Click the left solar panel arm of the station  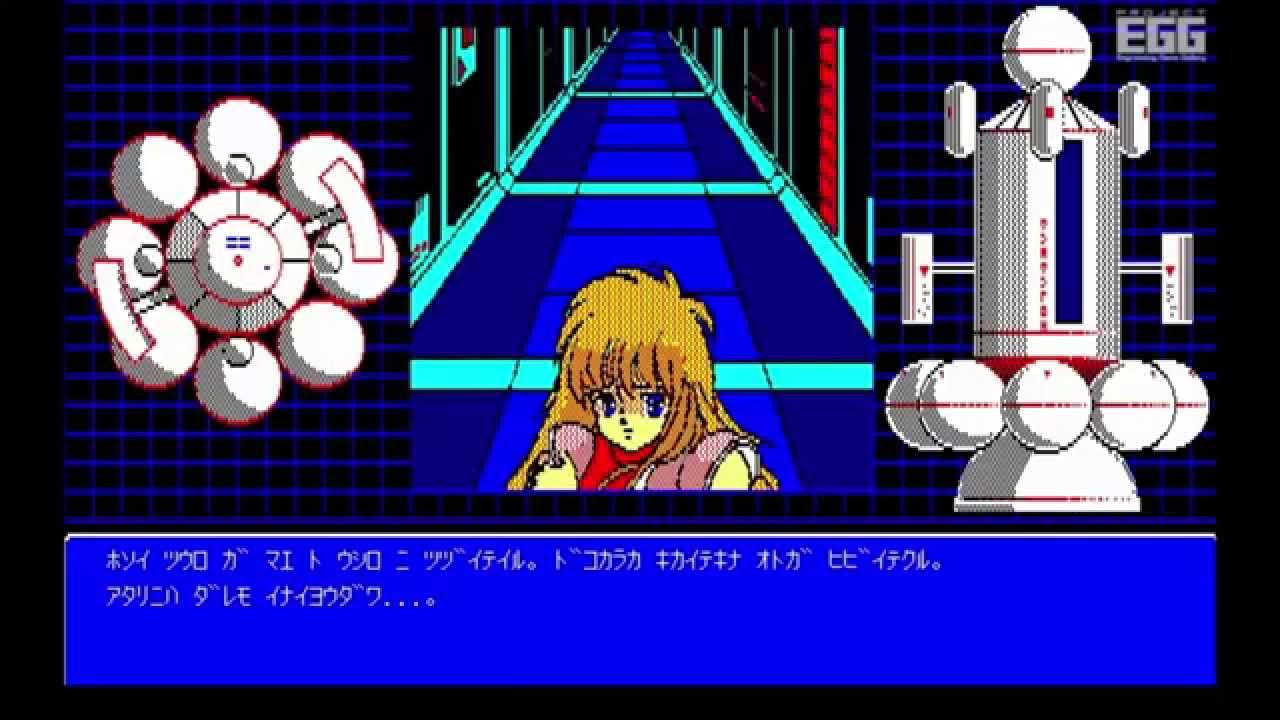918,280
